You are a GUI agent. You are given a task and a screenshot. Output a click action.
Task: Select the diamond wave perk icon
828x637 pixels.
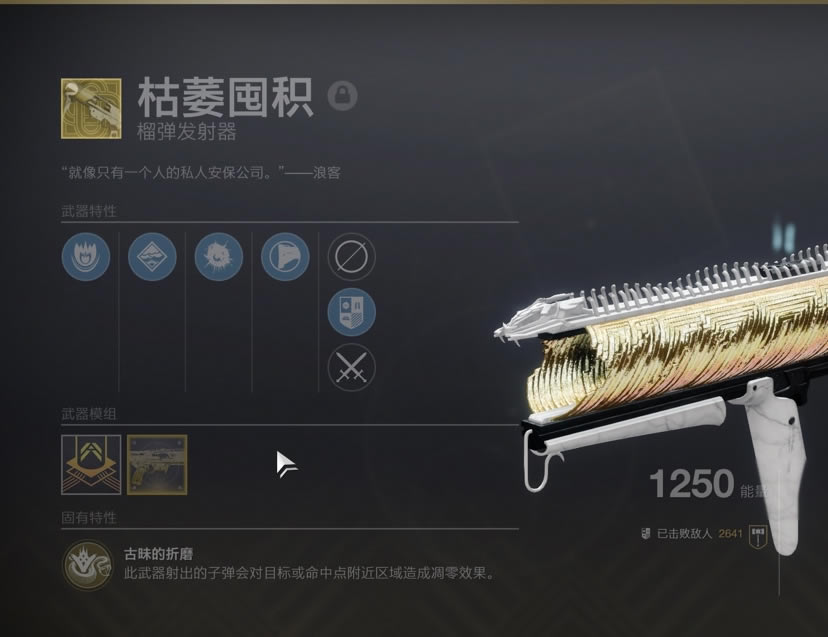click(152, 257)
